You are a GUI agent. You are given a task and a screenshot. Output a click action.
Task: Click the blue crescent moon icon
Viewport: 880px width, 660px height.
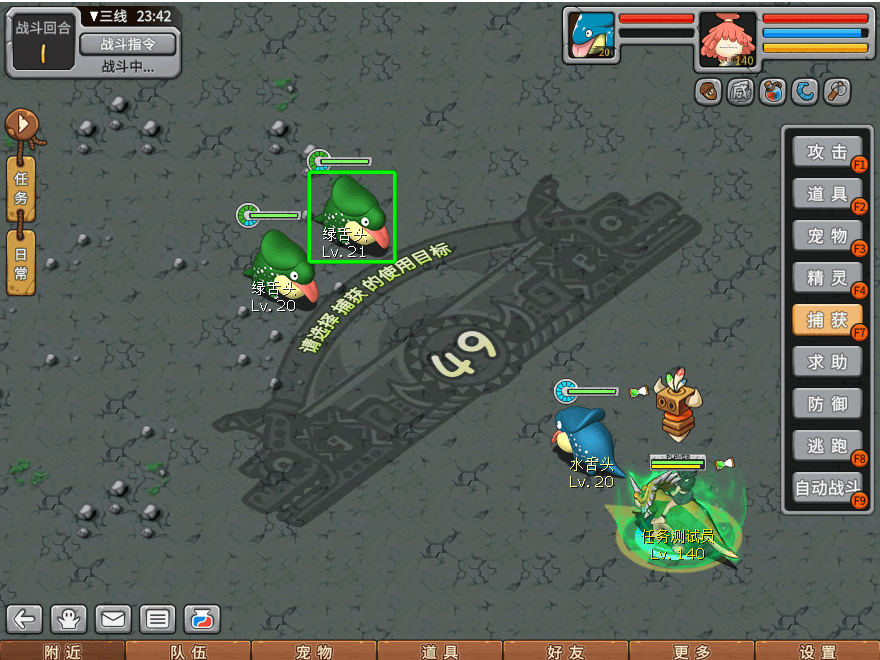tap(804, 92)
